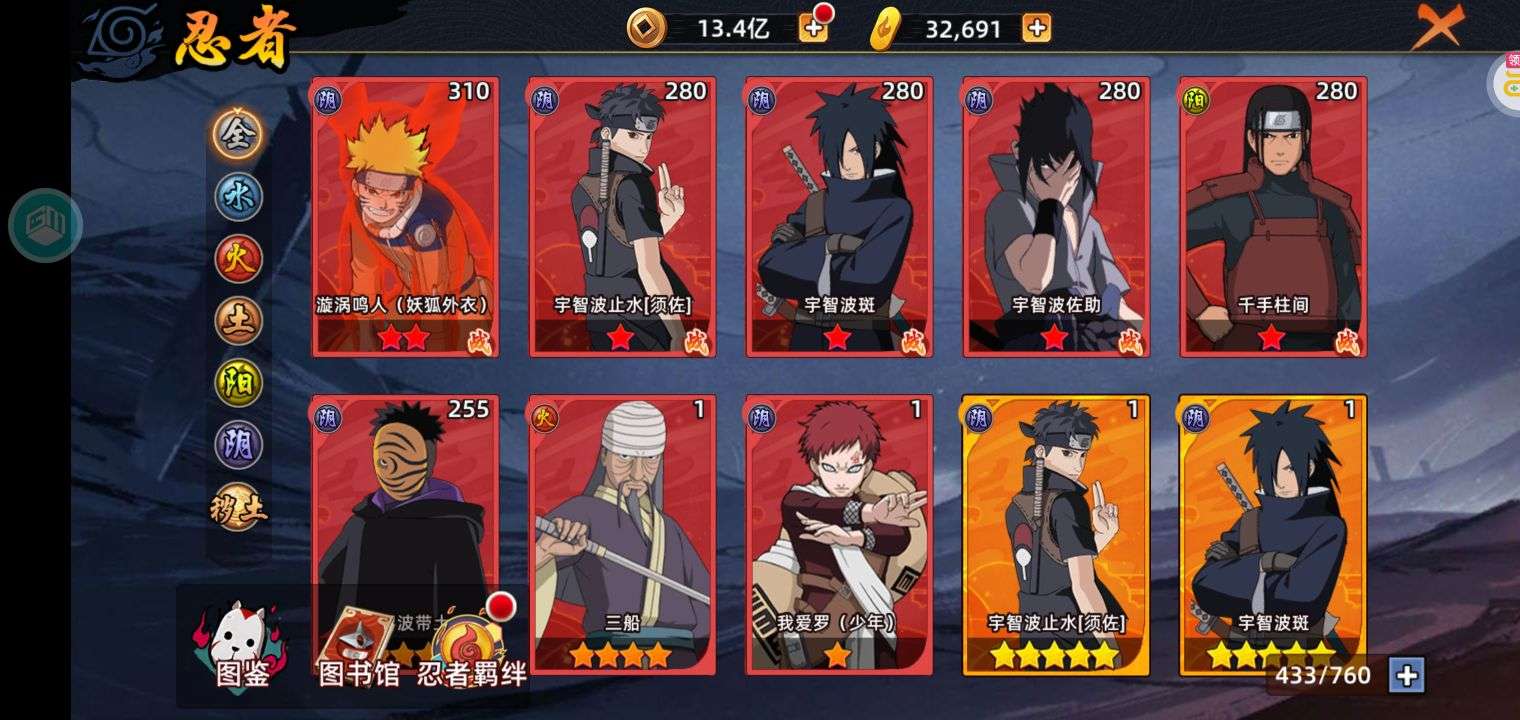Switch to the 秽土 filter tab
This screenshot has height=720, width=1520.
tap(238, 508)
